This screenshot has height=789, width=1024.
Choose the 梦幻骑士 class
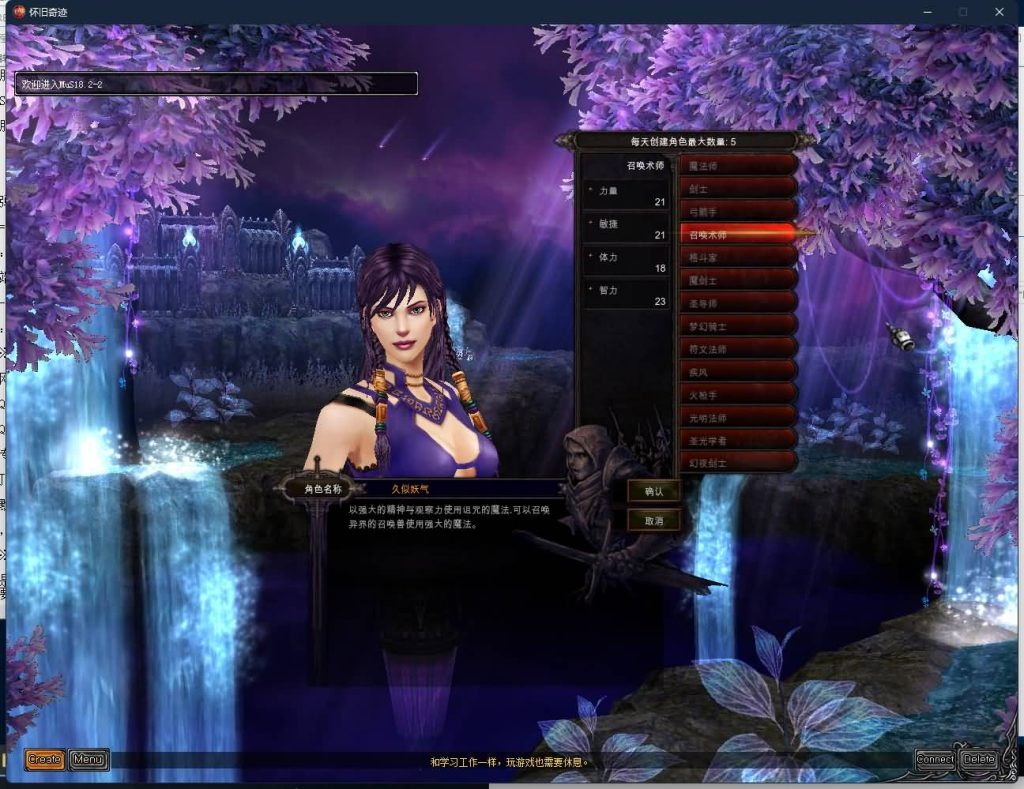(738, 326)
